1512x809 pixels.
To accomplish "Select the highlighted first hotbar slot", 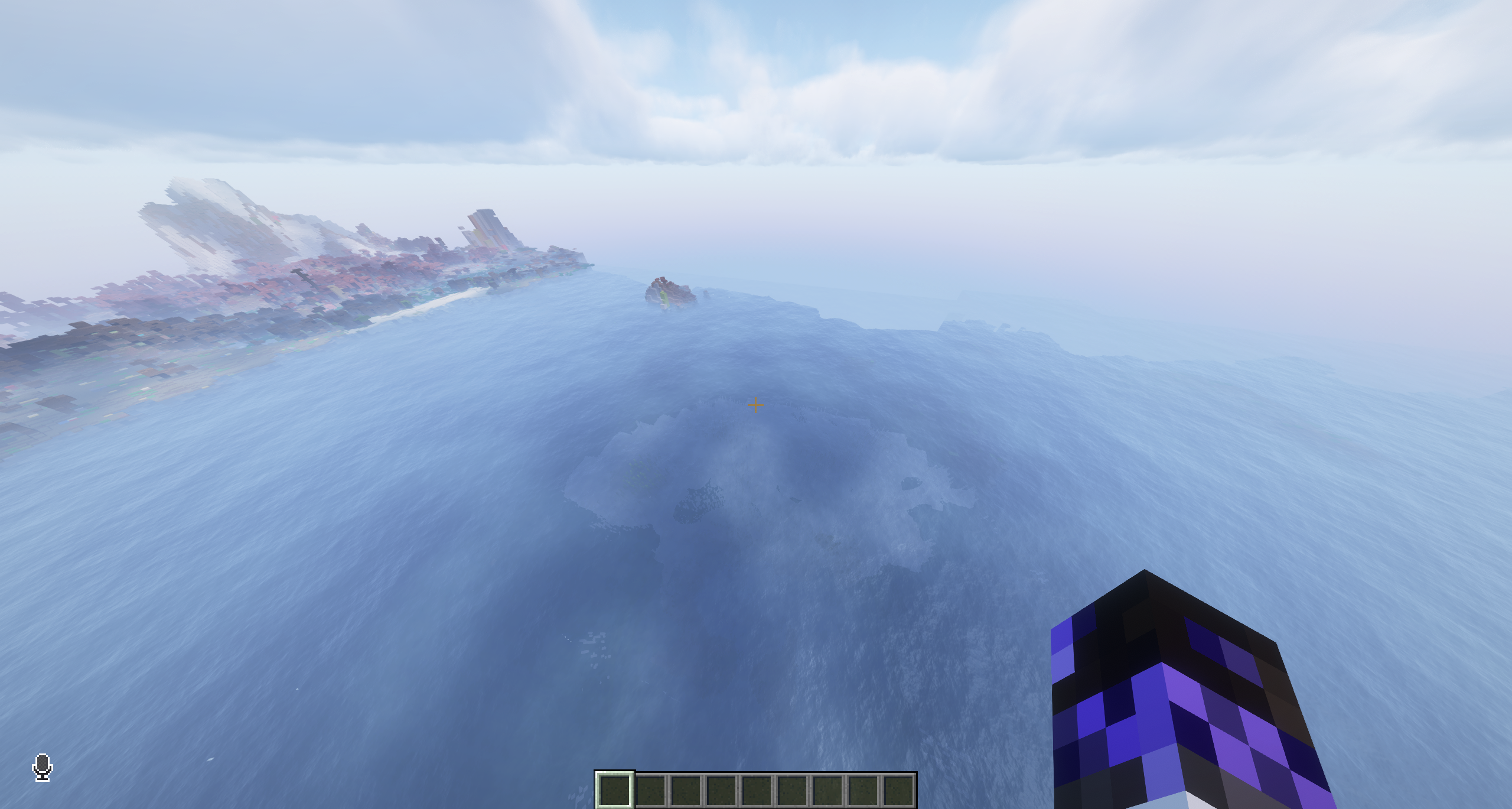I will pyautogui.click(x=614, y=789).
